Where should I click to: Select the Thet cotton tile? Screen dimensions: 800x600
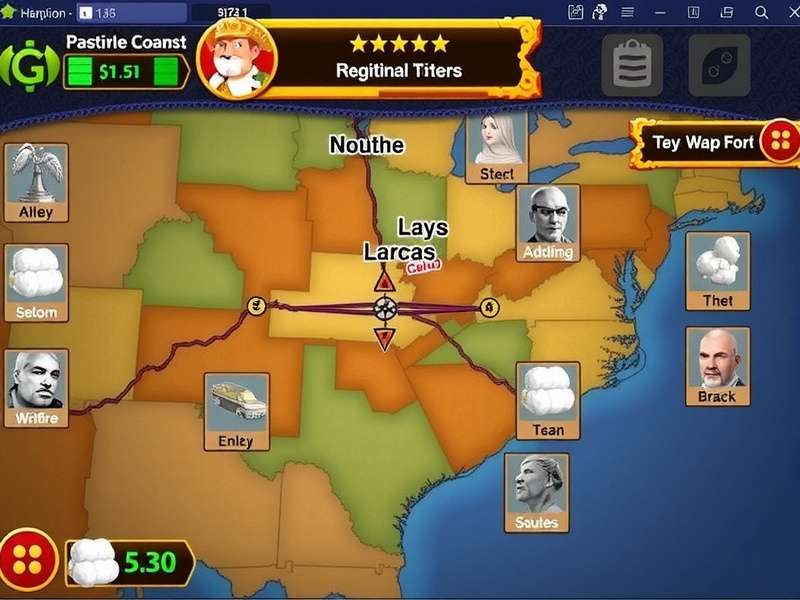[717, 271]
